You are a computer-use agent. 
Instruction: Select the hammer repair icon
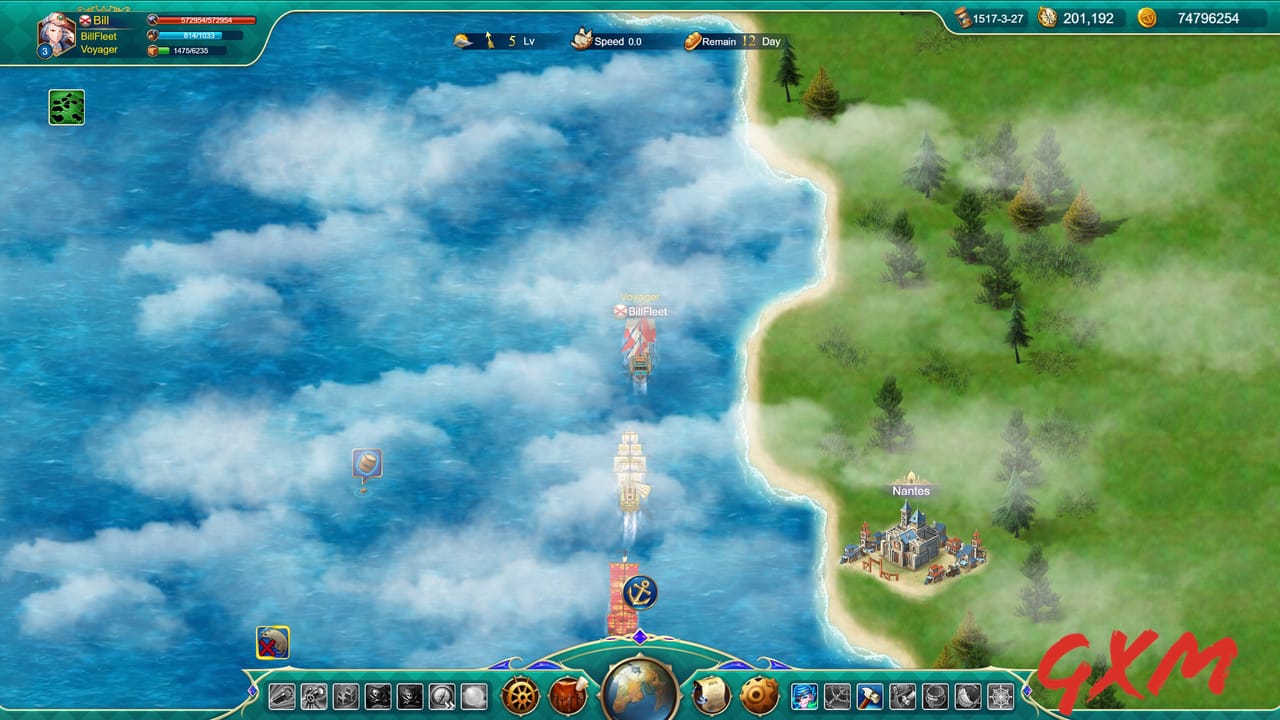(871, 696)
